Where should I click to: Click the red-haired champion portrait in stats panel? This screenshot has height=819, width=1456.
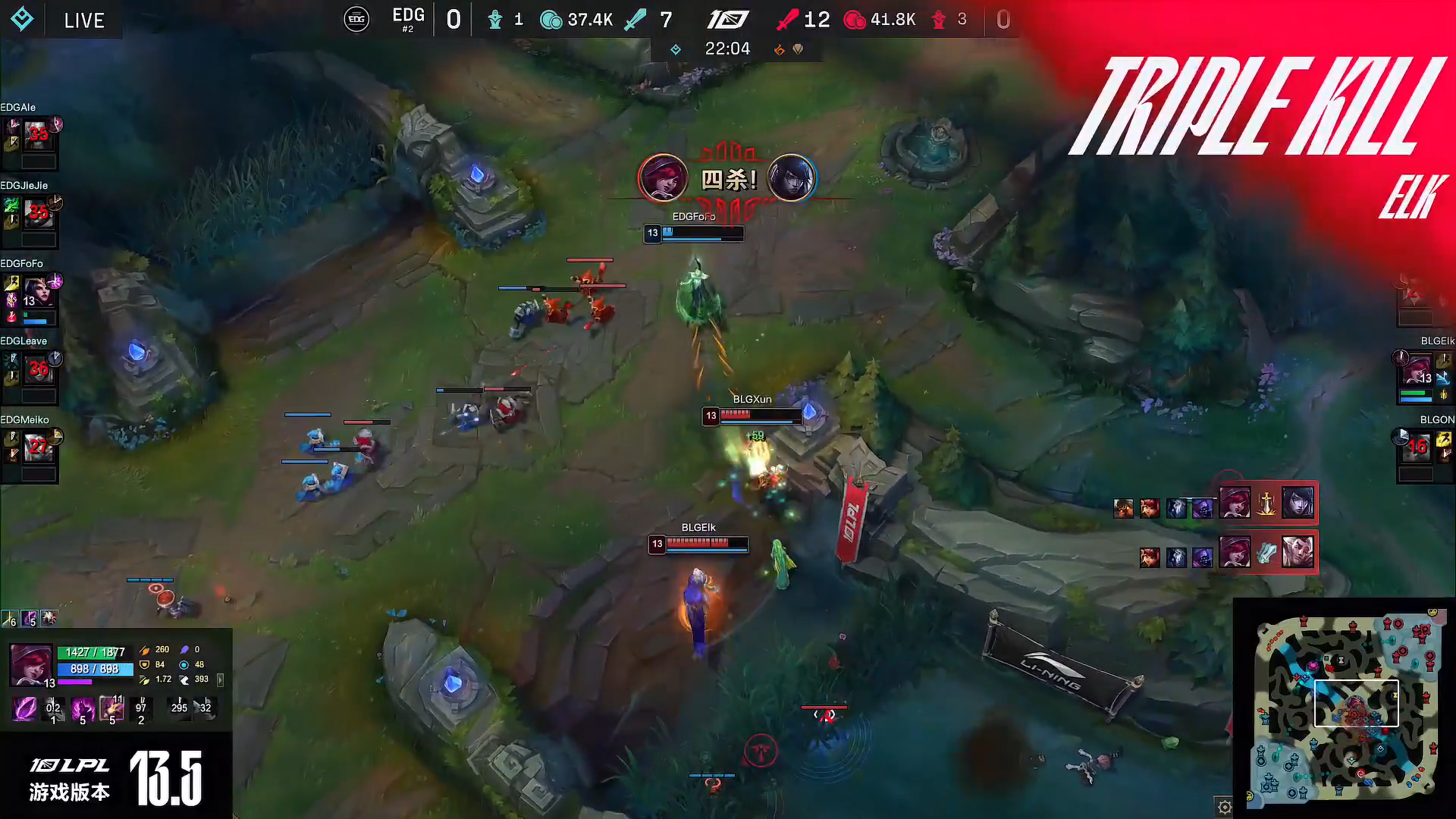point(31,664)
